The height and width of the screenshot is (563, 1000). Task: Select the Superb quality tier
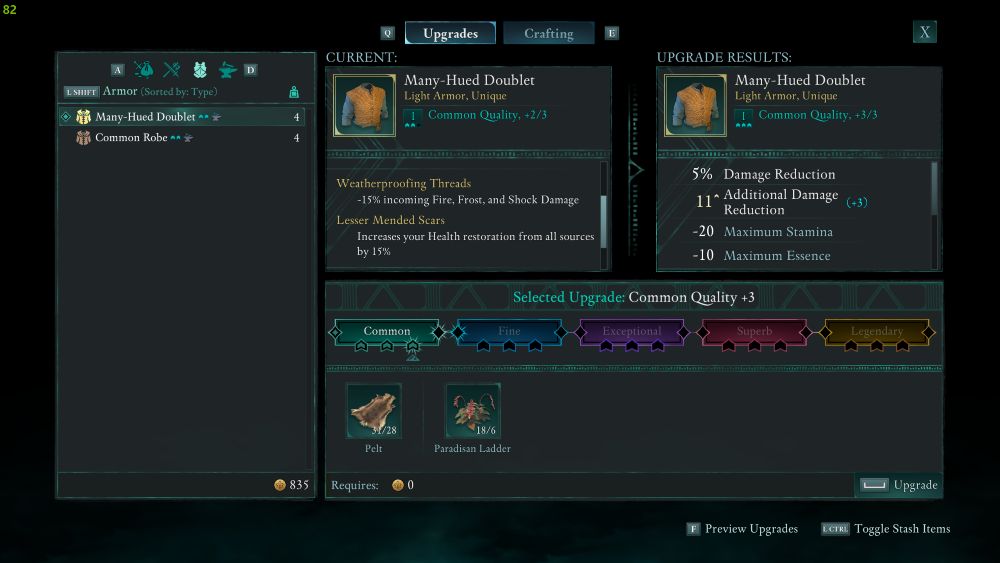point(754,332)
